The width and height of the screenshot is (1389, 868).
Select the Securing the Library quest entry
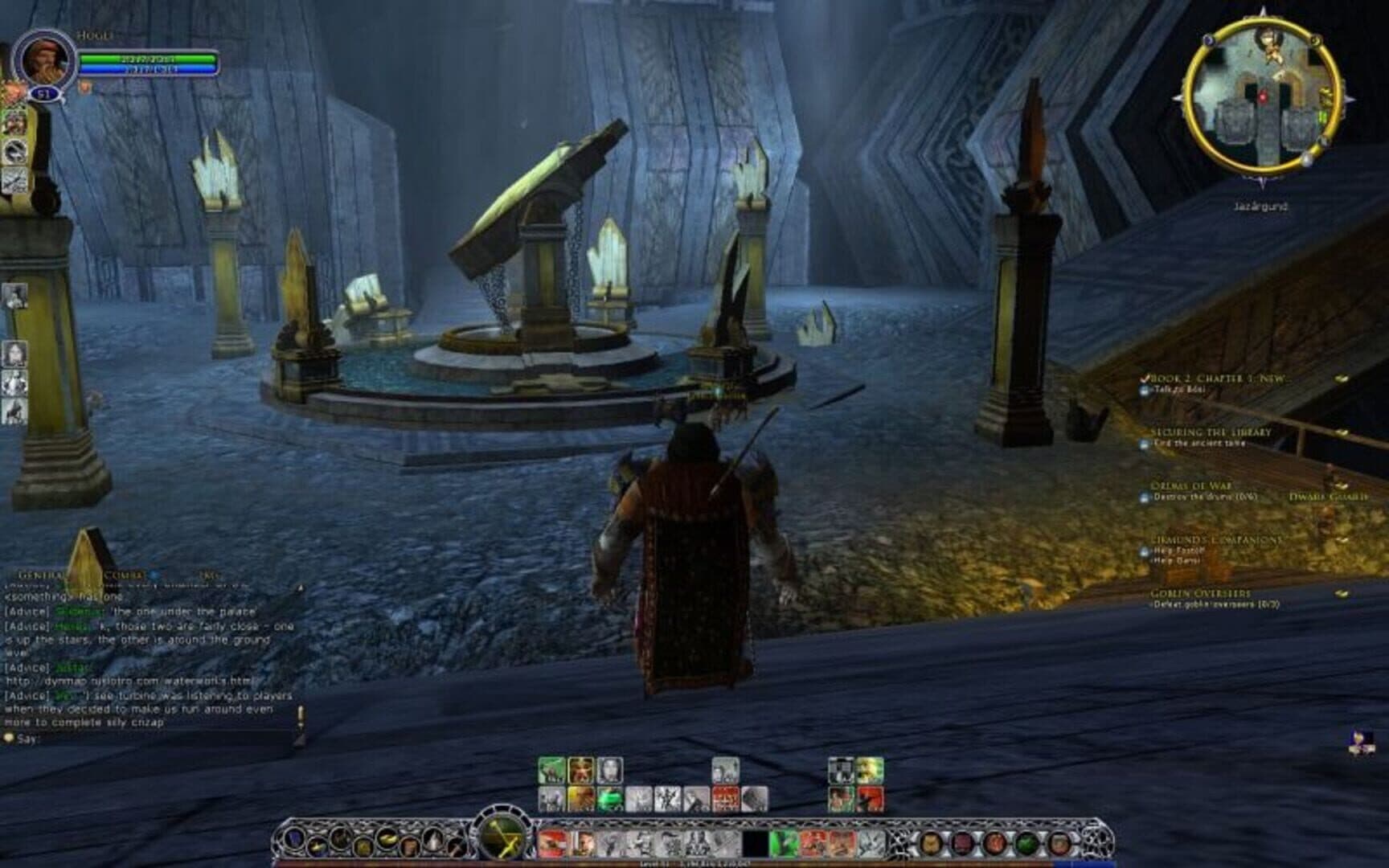click(x=1211, y=432)
